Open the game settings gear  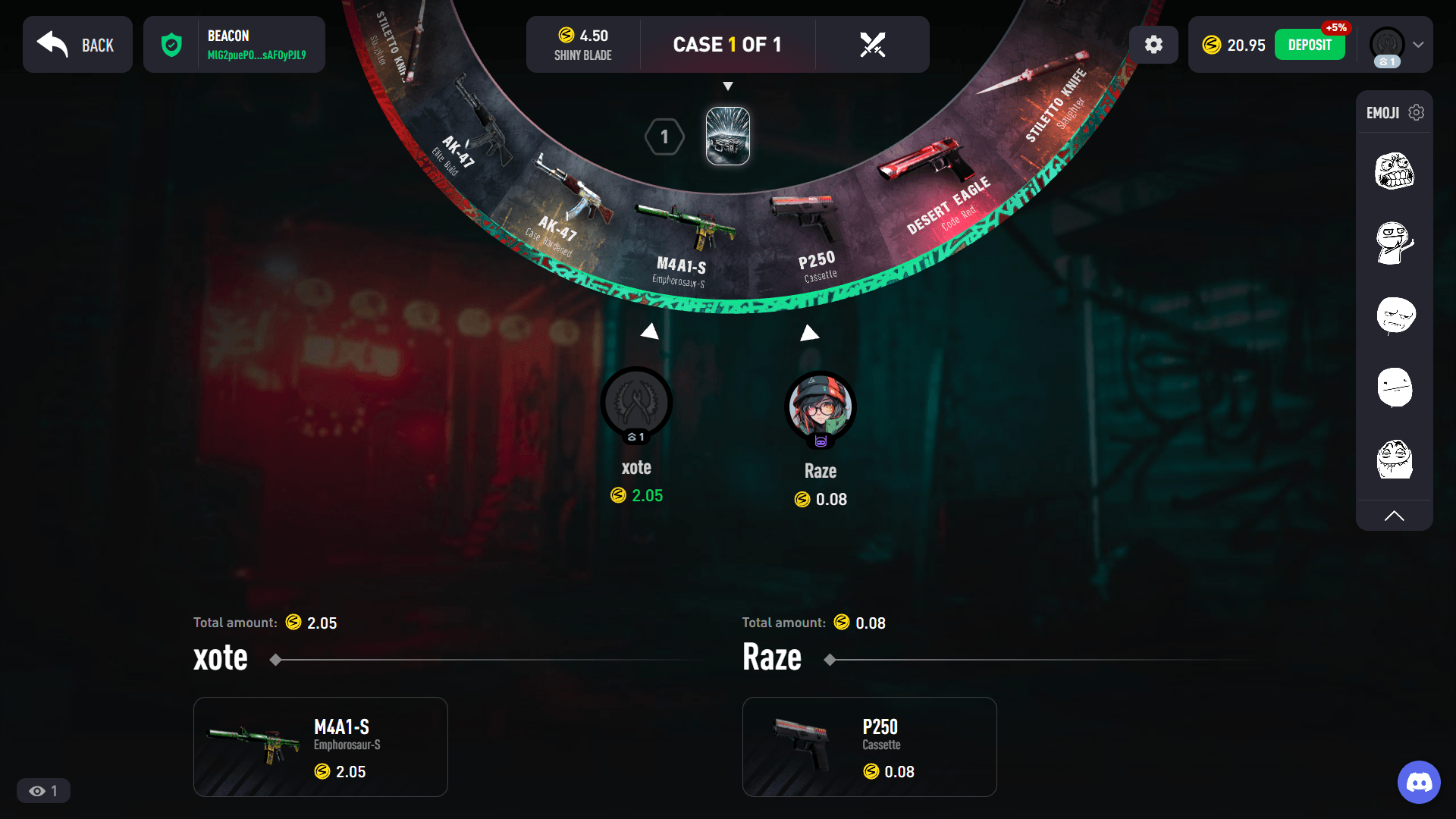pyautogui.click(x=1153, y=45)
